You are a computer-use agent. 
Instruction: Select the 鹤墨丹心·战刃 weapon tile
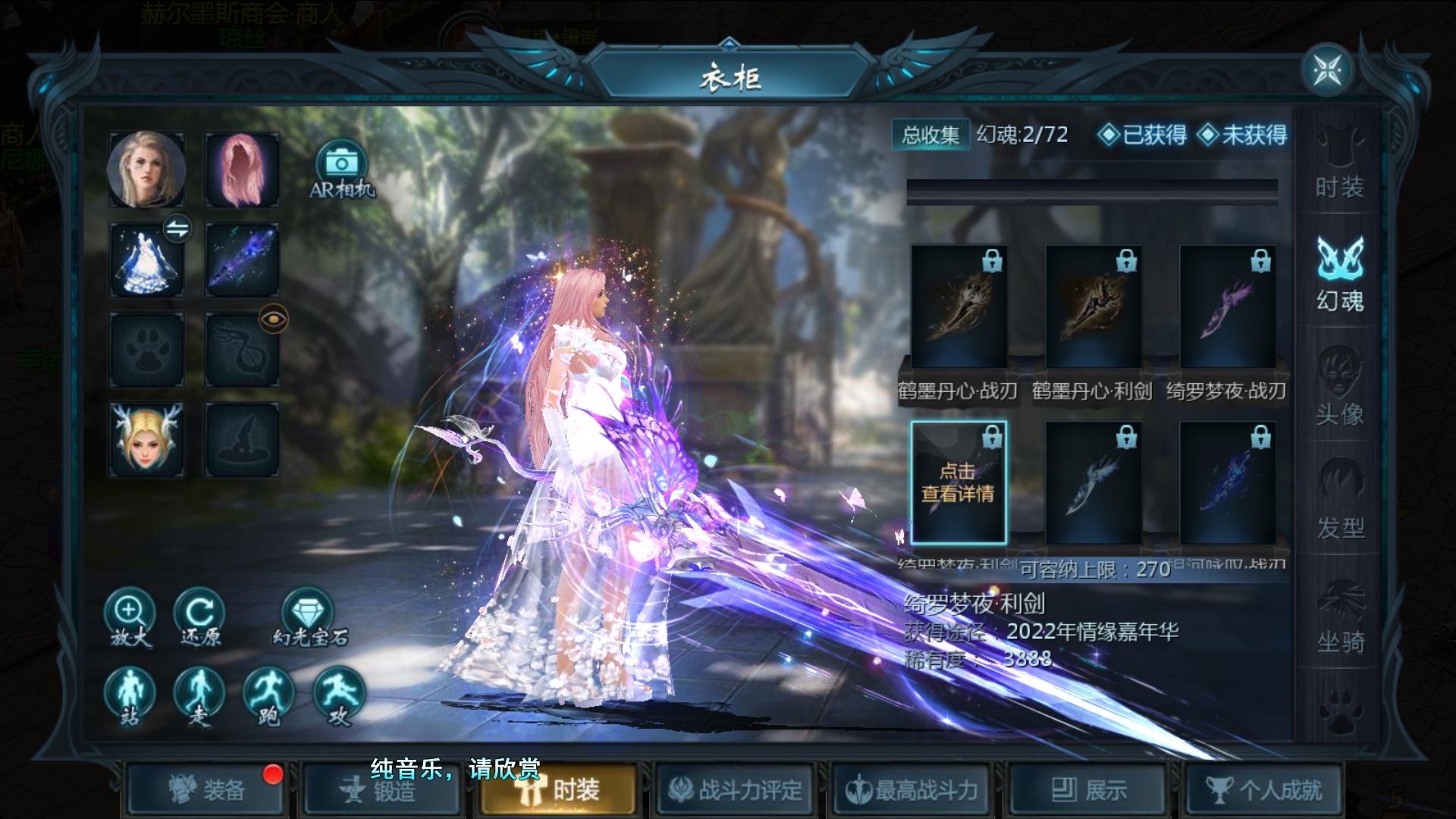click(x=959, y=307)
